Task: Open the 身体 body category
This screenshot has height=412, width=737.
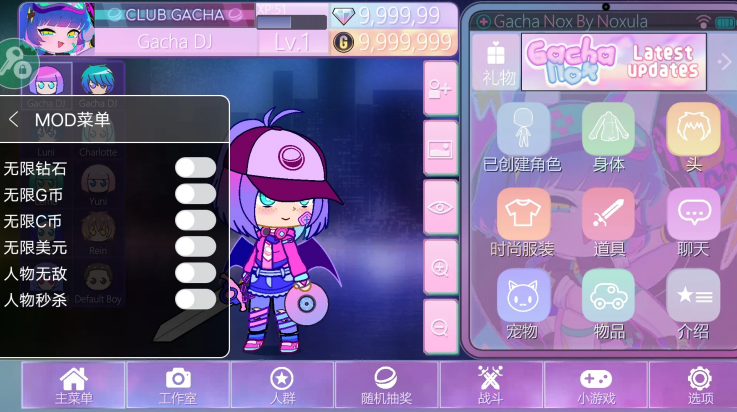Action: coord(608,135)
